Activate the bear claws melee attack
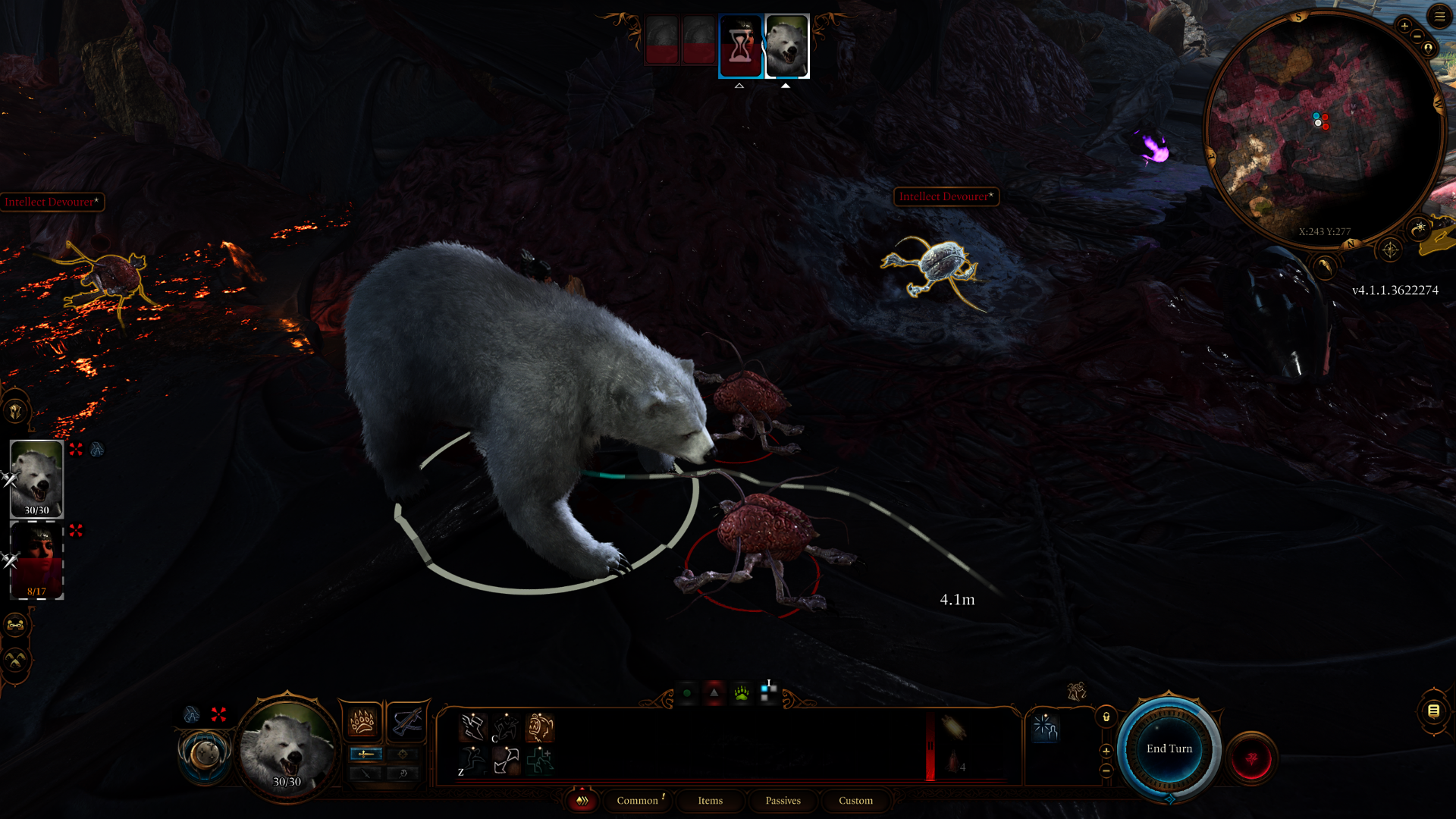 [x=362, y=721]
